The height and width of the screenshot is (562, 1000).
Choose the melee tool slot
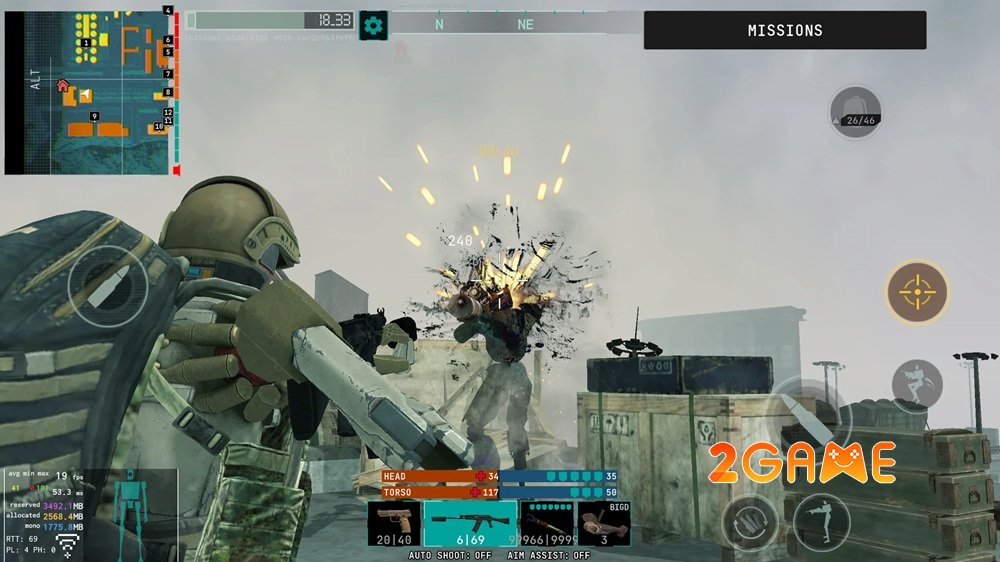[x=547, y=525]
